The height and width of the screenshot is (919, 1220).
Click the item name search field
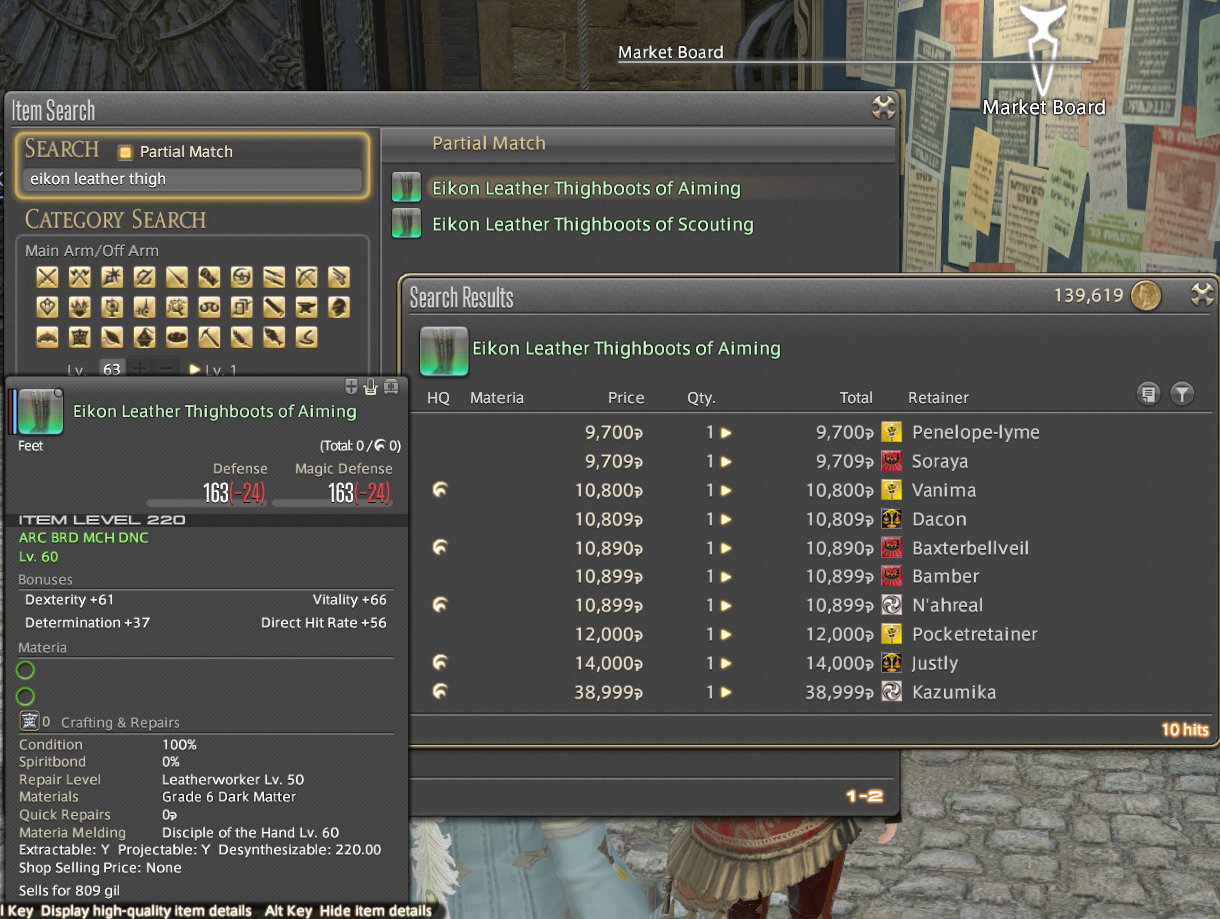192,179
